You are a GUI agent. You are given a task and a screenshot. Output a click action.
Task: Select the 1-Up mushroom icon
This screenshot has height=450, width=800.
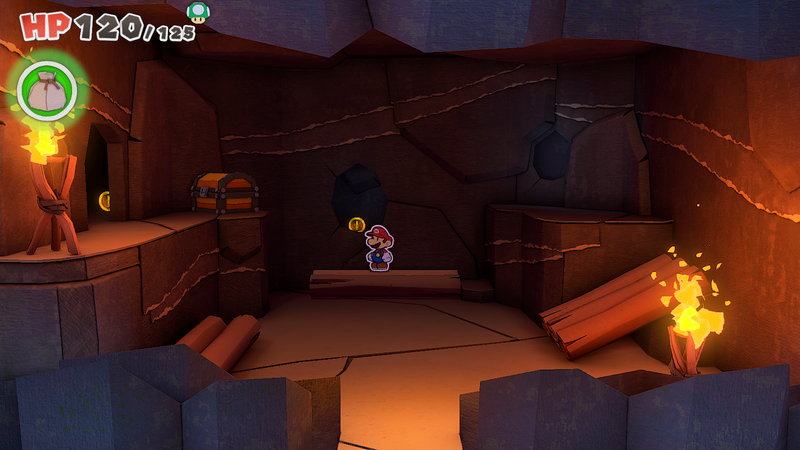pyautogui.click(x=198, y=12)
